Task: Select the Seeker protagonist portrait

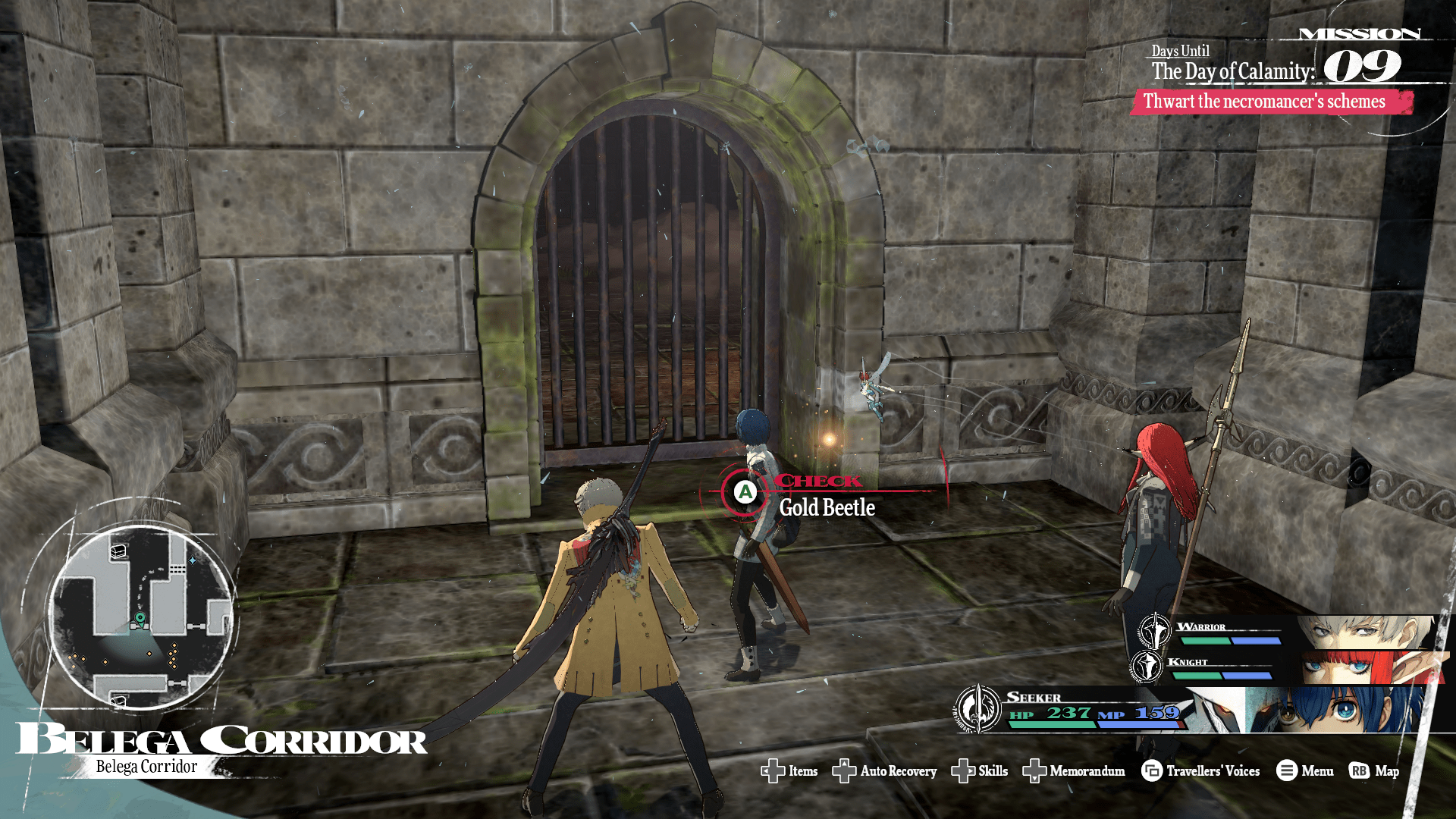Action: click(x=1335, y=710)
